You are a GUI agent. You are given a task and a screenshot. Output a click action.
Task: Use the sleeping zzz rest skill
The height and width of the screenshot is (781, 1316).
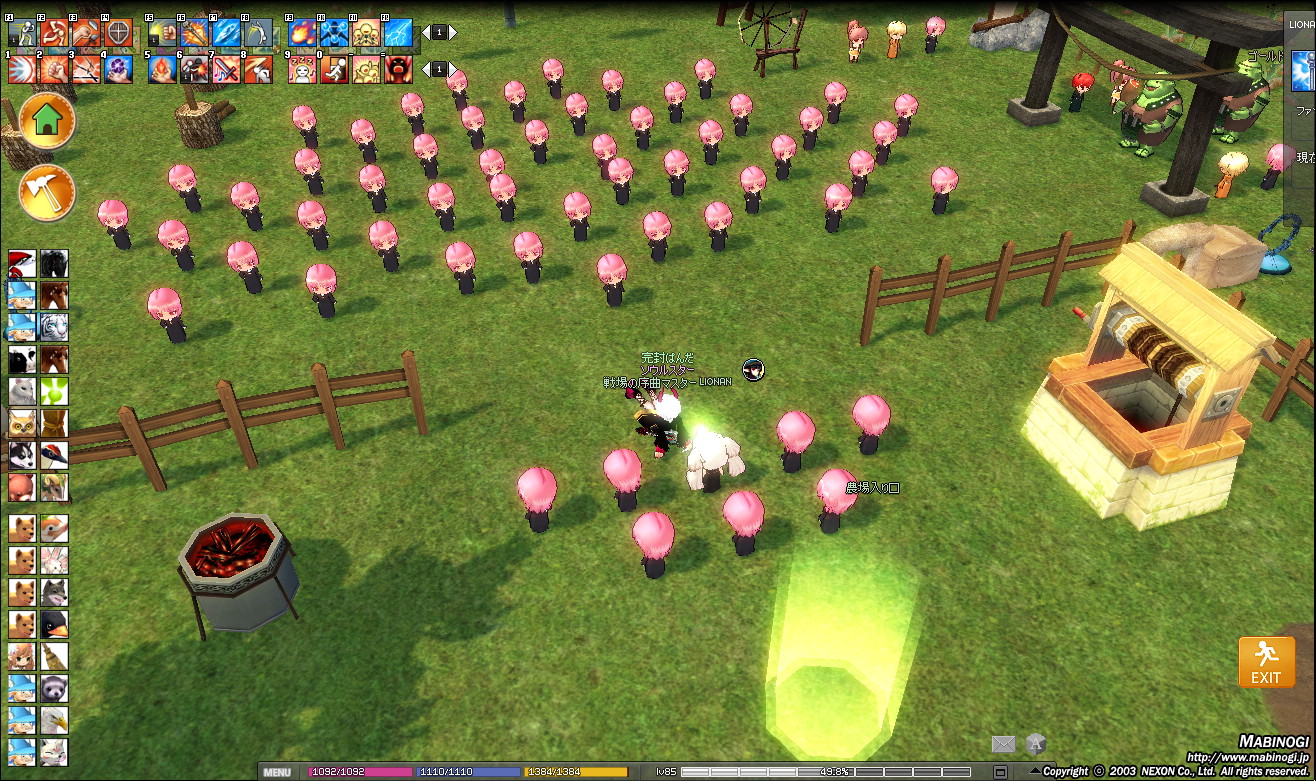tap(303, 69)
